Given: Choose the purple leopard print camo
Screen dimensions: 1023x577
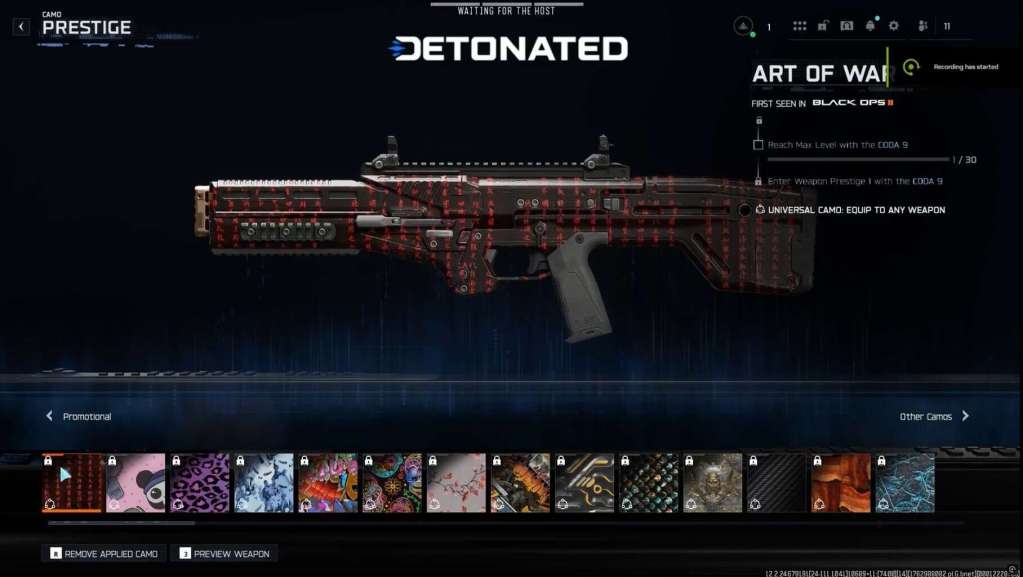Looking at the screenshot, I should click(200, 483).
